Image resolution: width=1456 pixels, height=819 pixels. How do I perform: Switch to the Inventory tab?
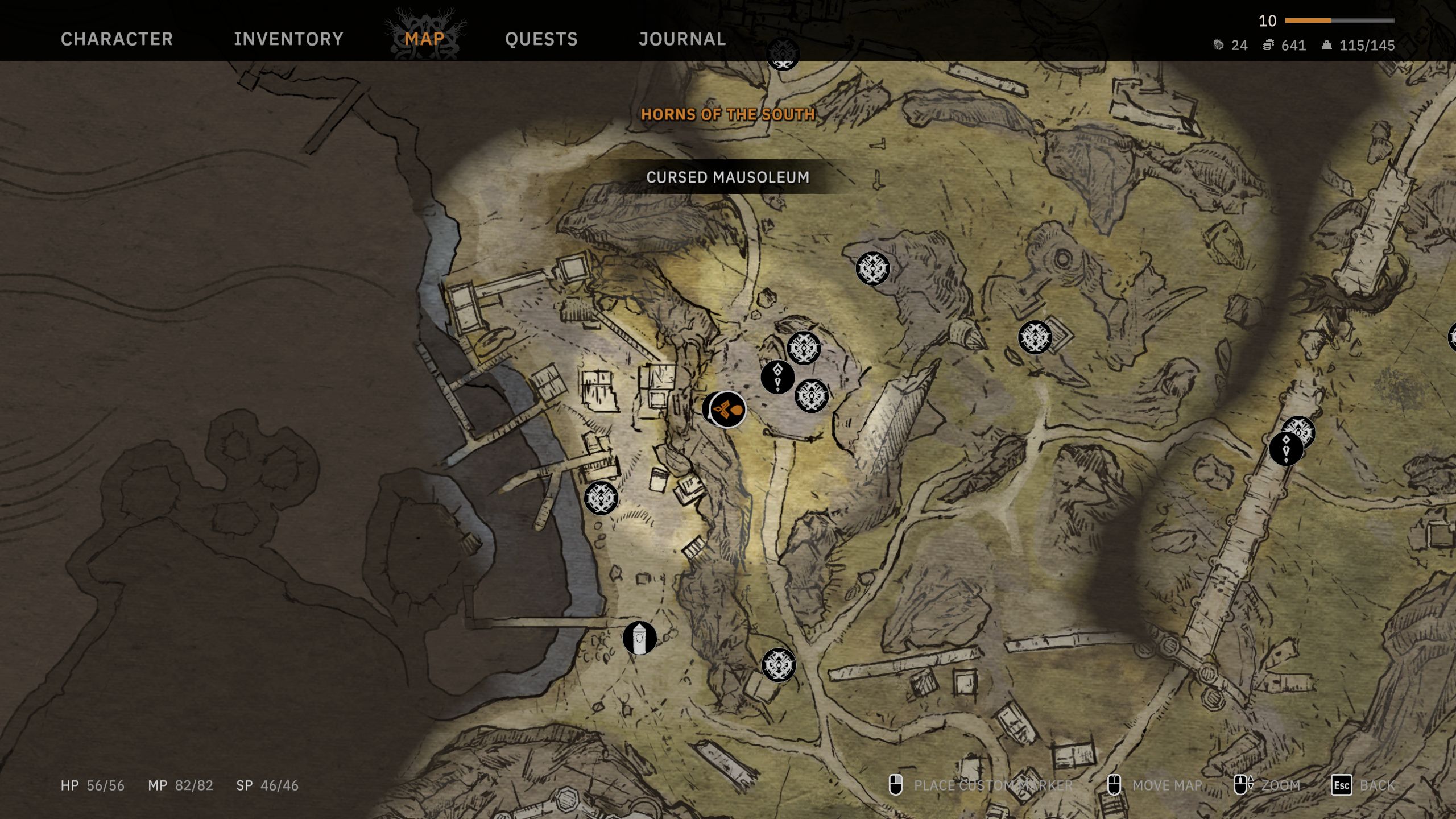pyautogui.click(x=288, y=39)
